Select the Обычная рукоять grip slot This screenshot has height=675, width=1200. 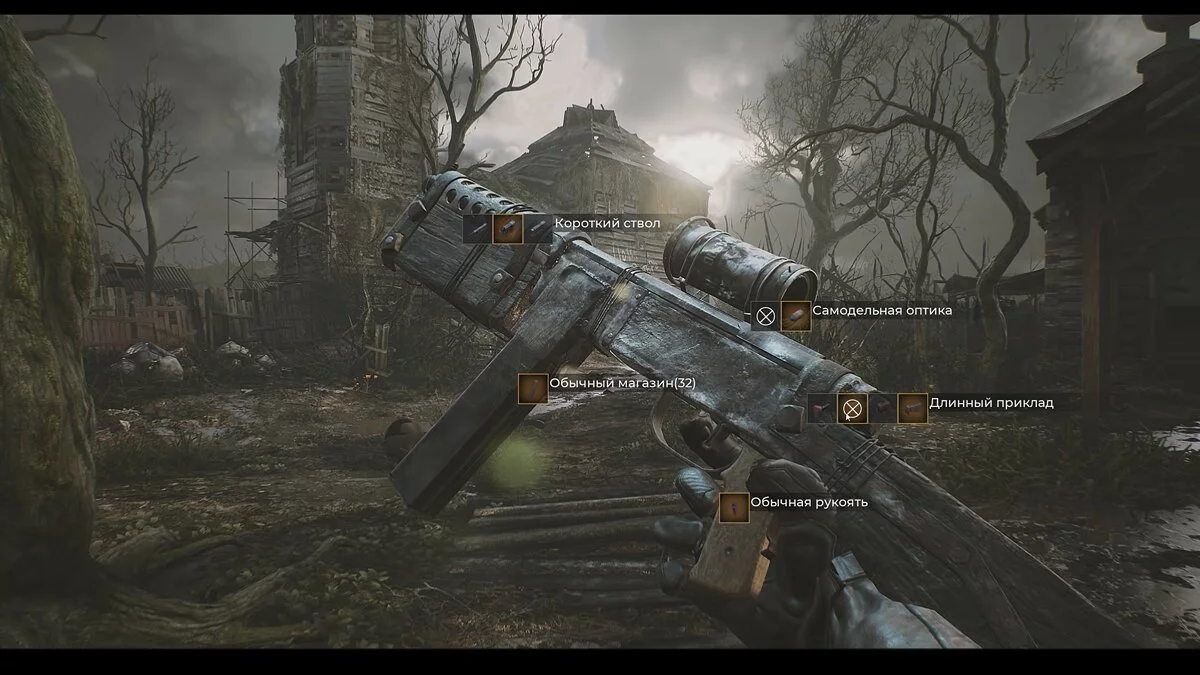[733, 508]
